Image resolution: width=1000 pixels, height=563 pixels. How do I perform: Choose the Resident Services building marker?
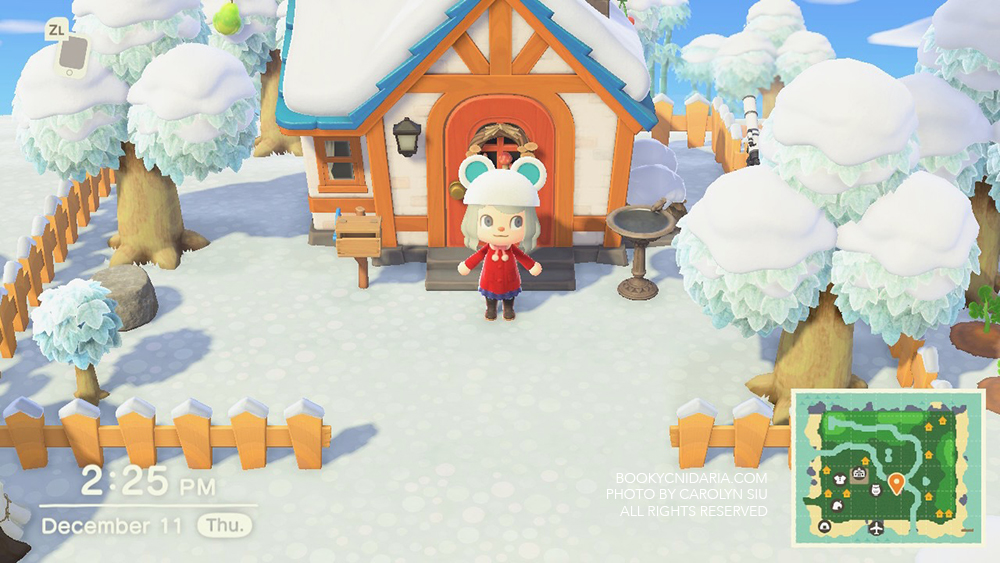[x=858, y=474]
